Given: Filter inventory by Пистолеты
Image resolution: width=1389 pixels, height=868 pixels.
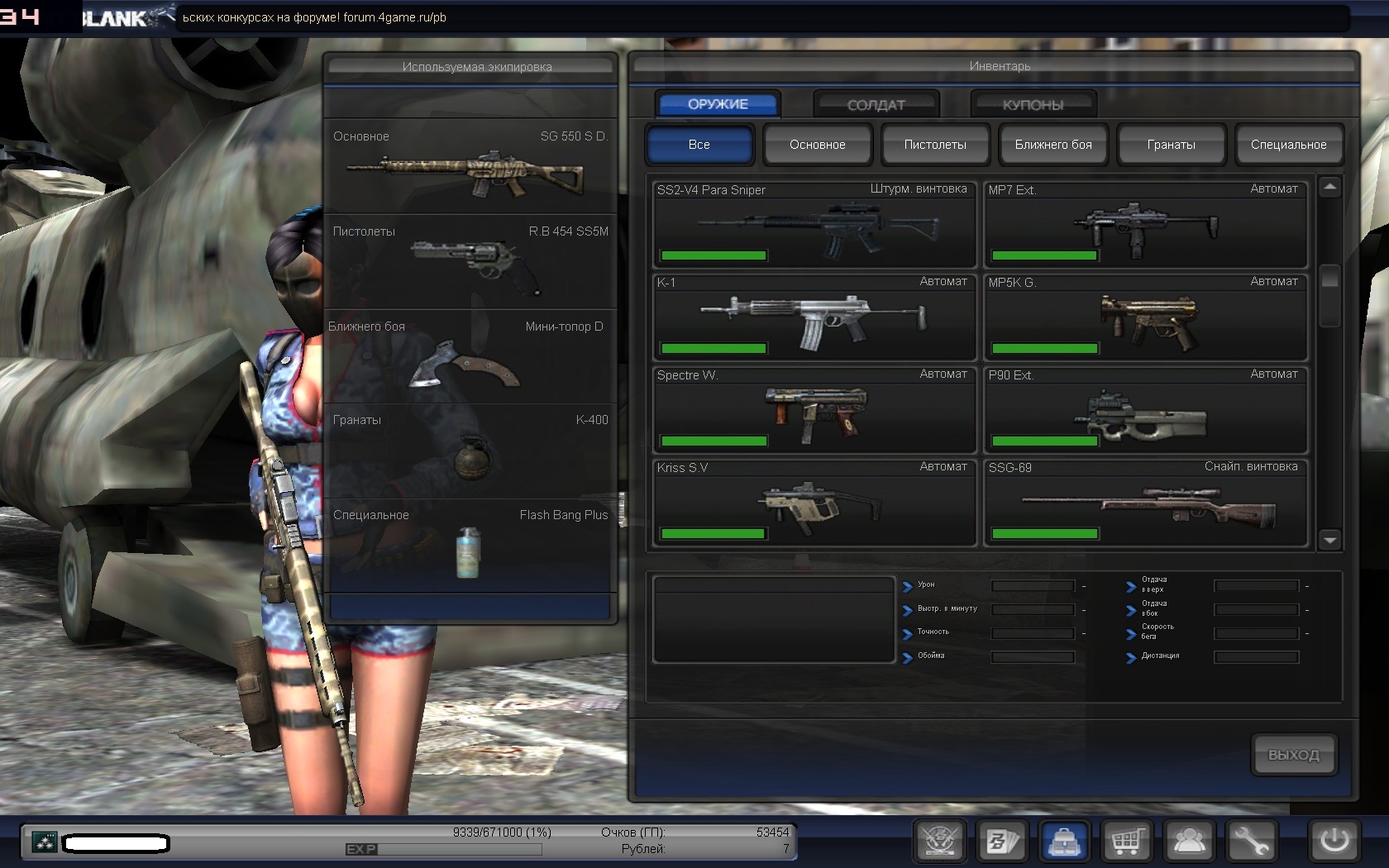Looking at the screenshot, I should pyautogui.click(x=935, y=145).
